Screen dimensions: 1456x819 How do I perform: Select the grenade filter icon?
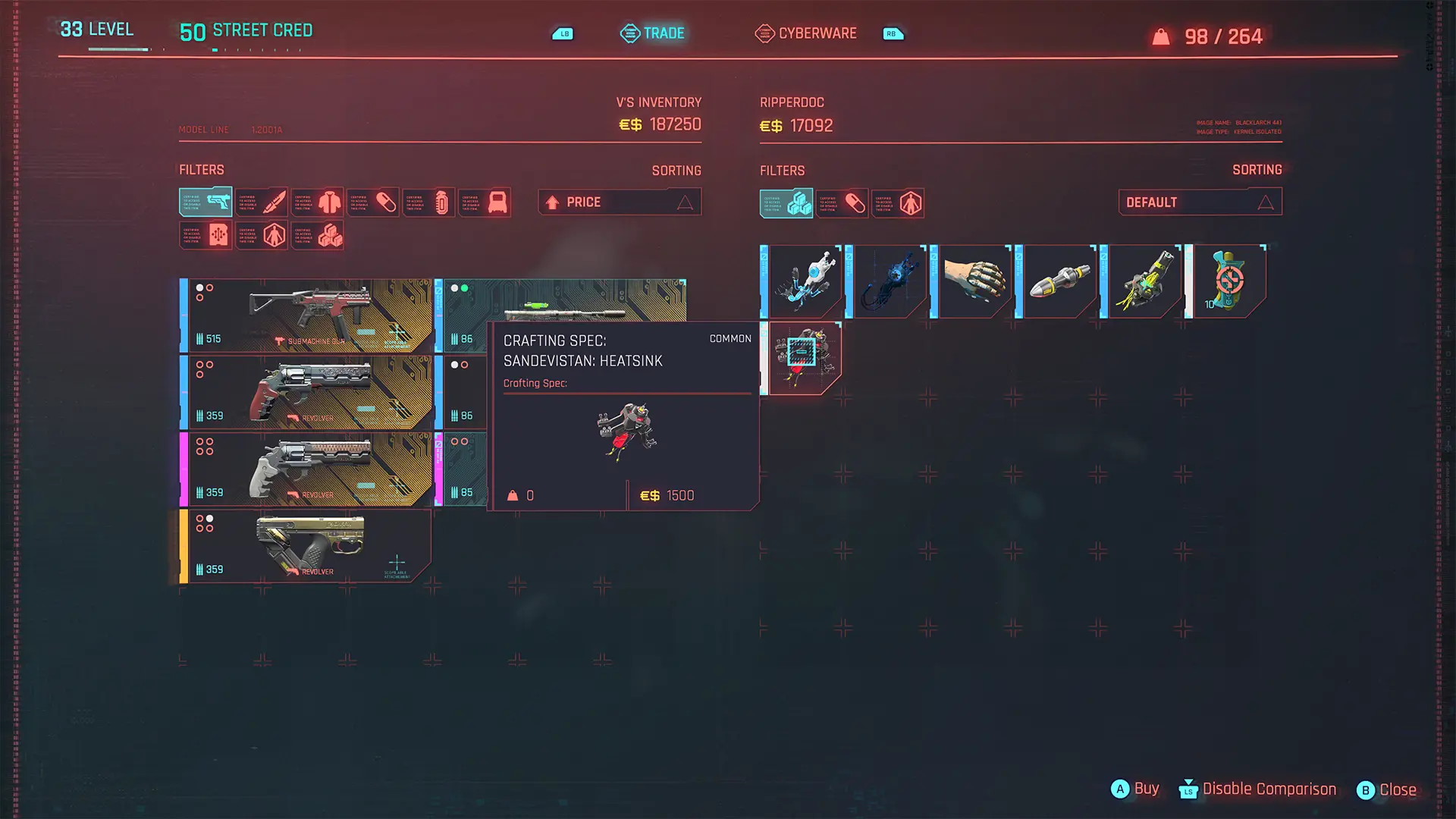pyautogui.click(x=430, y=202)
